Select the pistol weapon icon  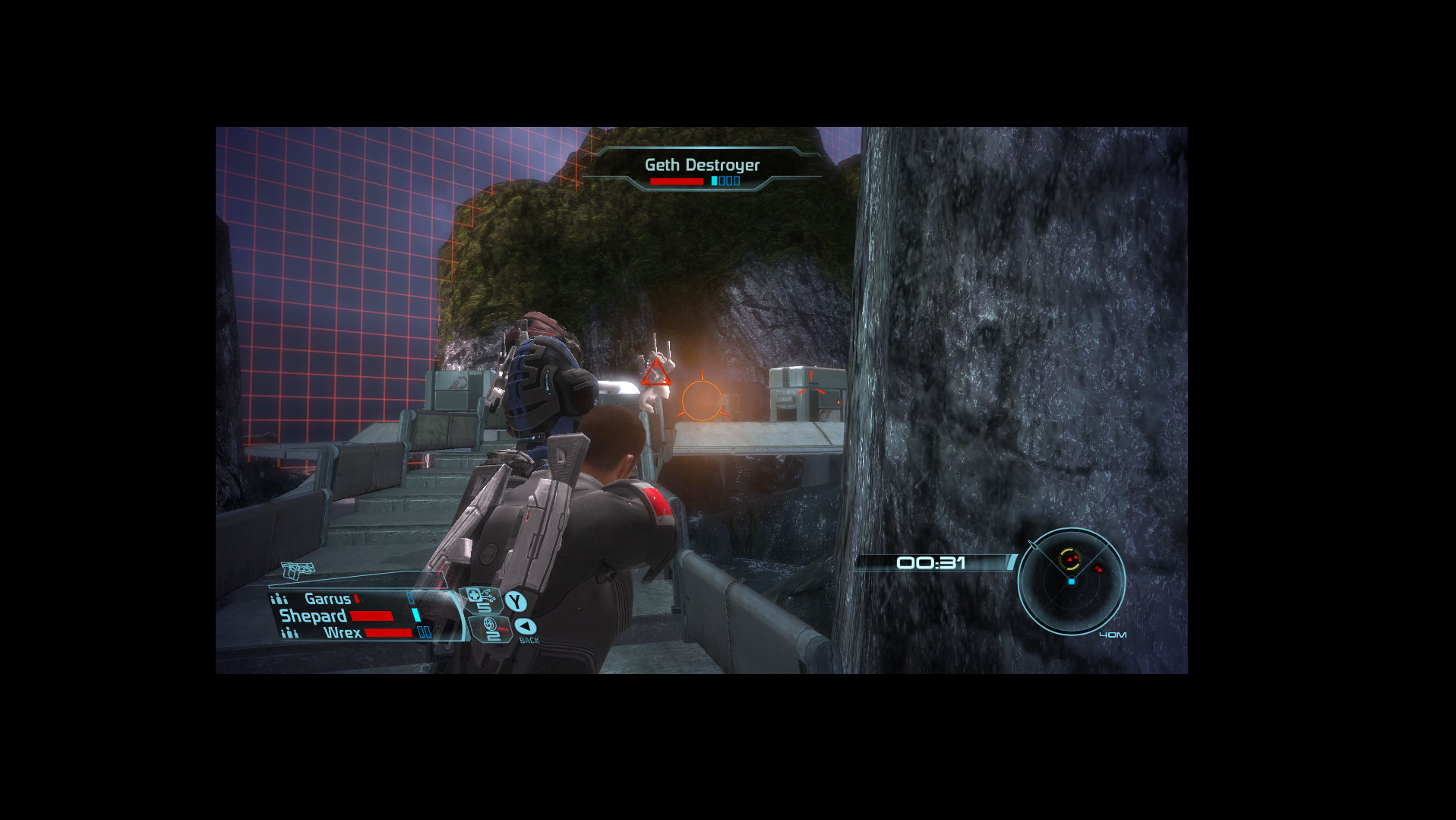(299, 570)
